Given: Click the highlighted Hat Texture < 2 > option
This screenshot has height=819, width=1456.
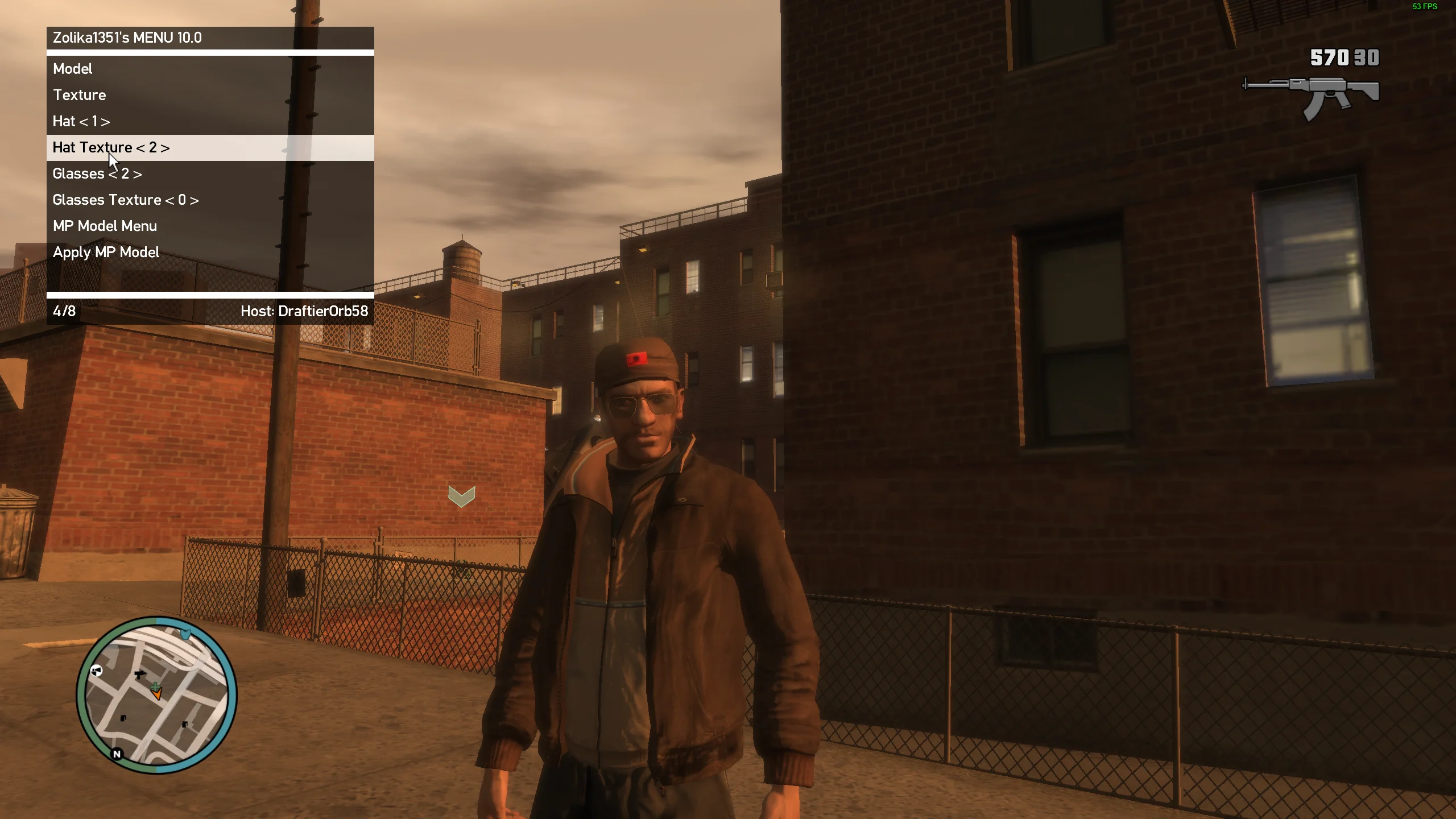Looking at the screenshot, I should [x=111, y=147].
